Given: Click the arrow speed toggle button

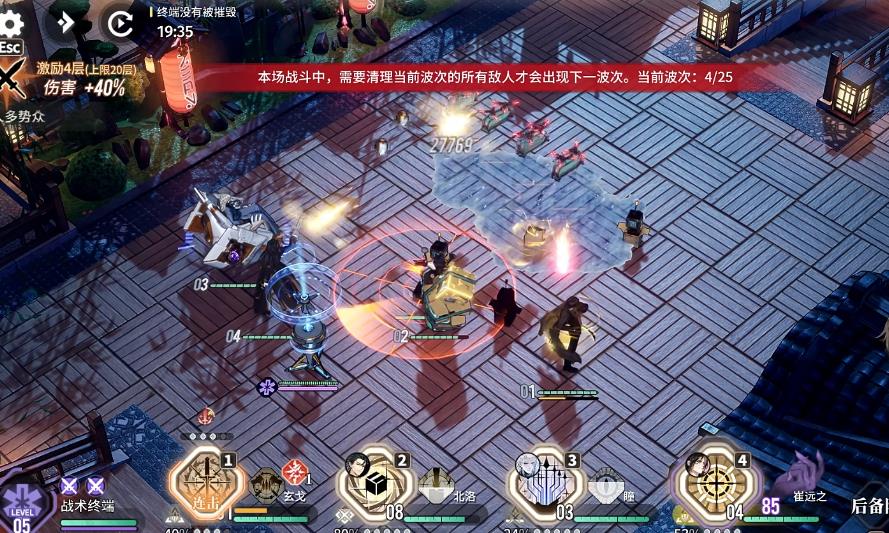Looking at the screenshot, I should pyautogui.click(x=67, y=21).
